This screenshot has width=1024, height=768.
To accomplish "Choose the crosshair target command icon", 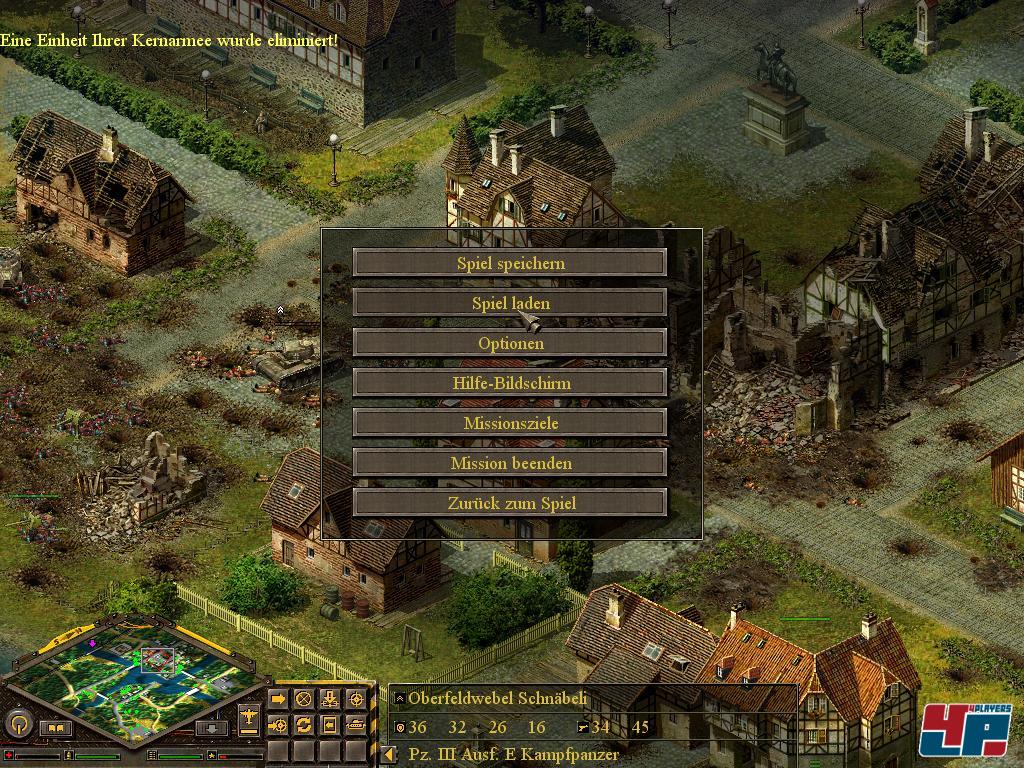I will (x=355, y=698).
